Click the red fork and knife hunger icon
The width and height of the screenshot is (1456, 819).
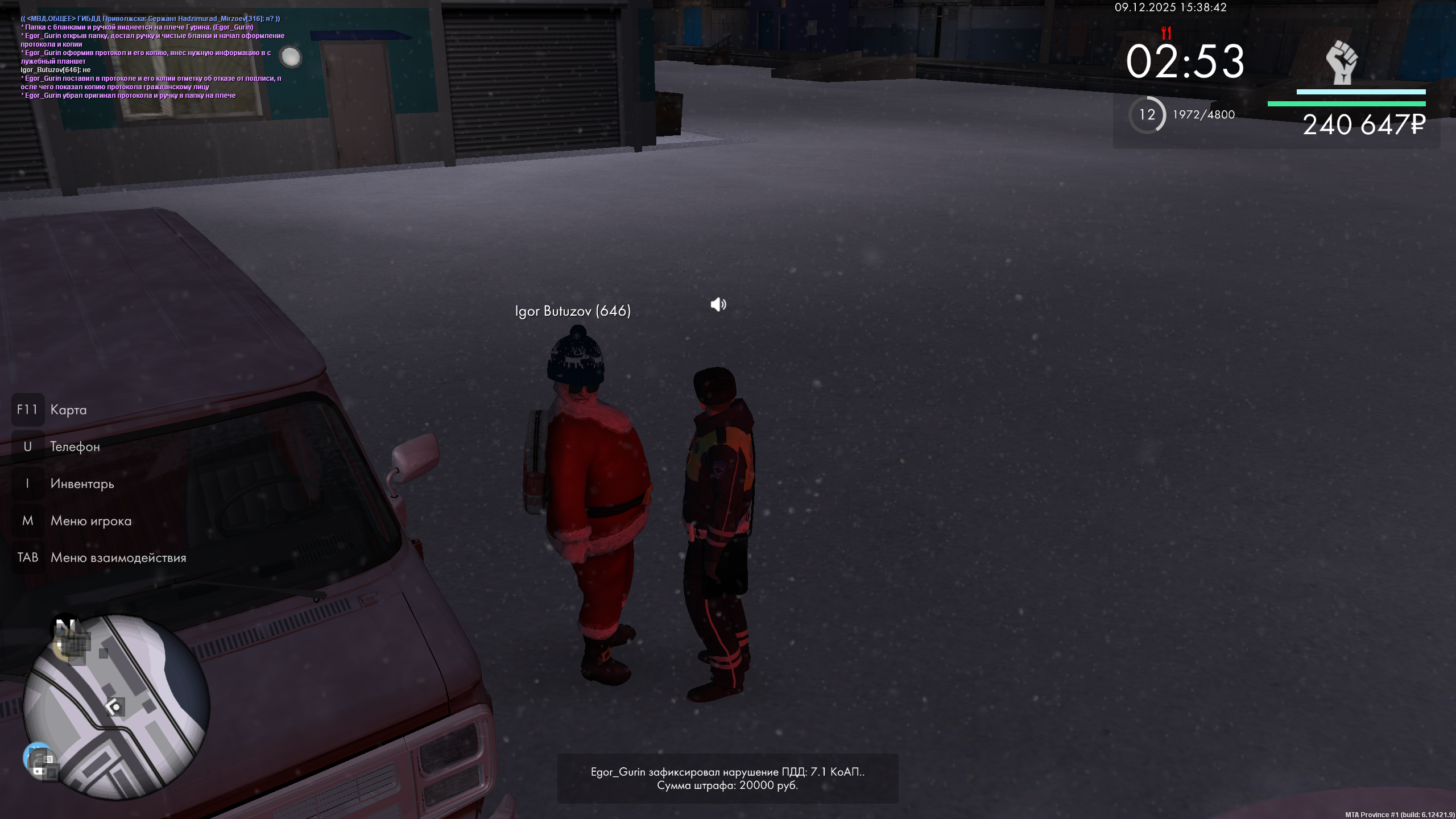tap(1167, 32)
